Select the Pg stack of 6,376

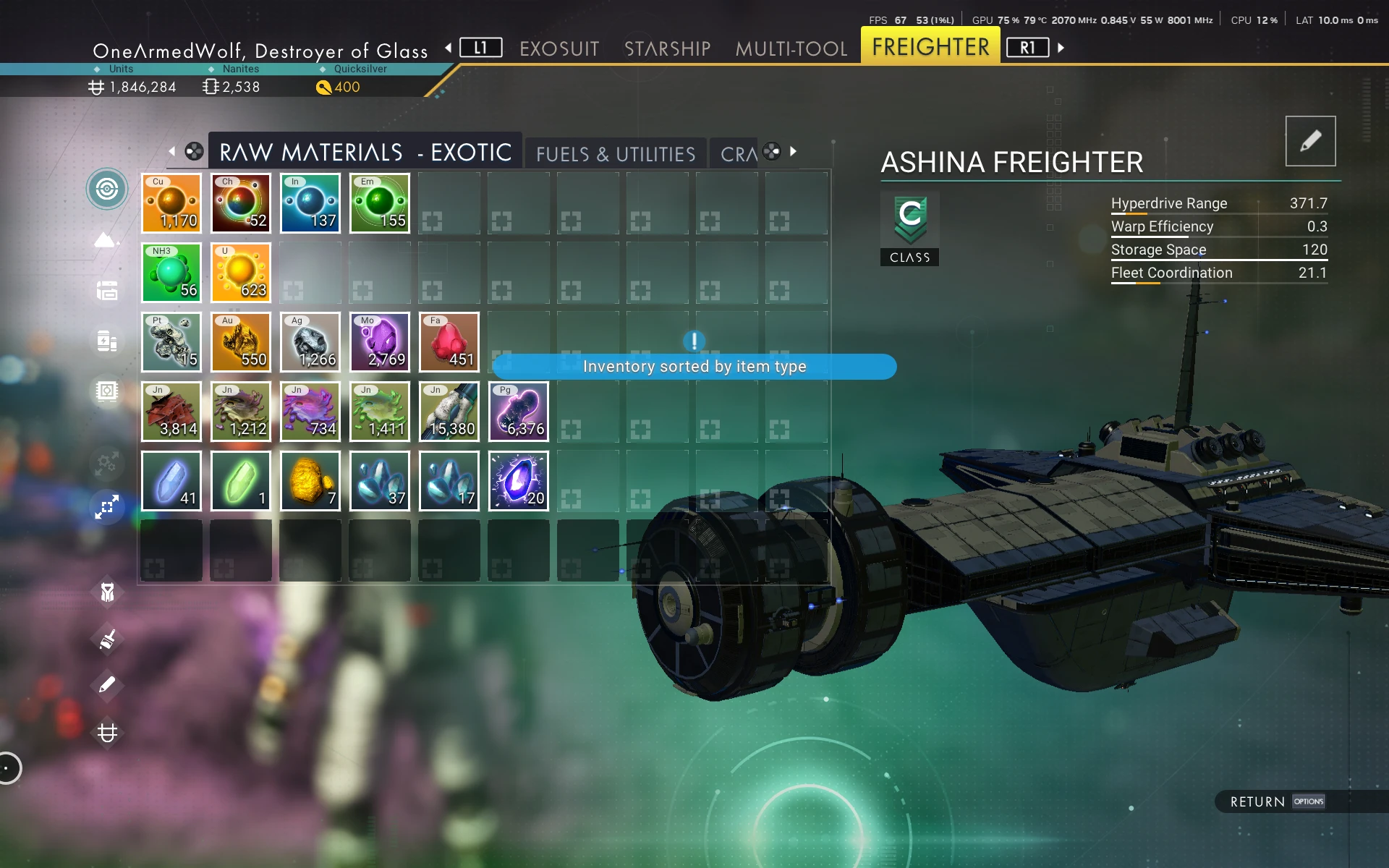pyautogui.click(x=519, y=412)
